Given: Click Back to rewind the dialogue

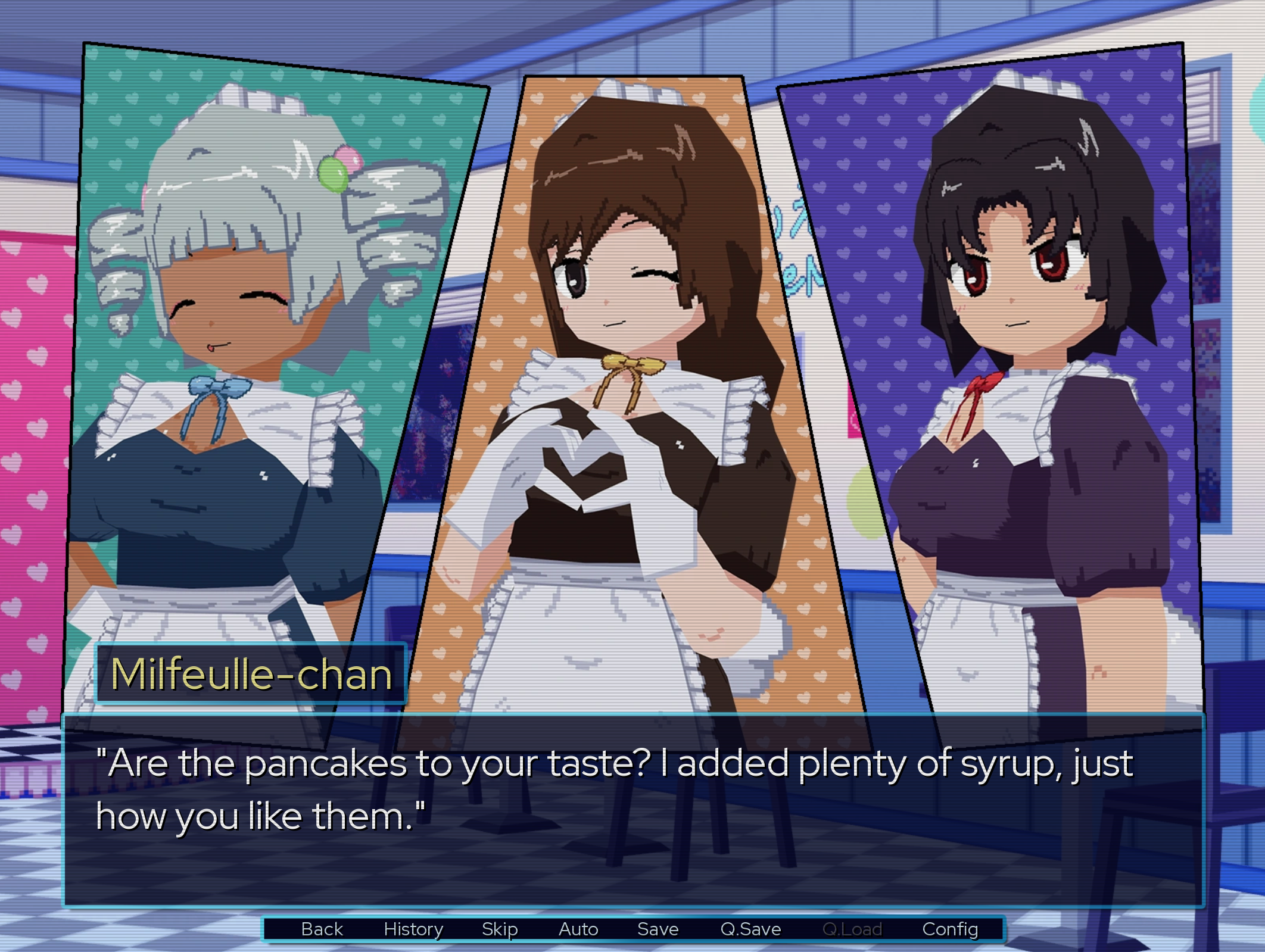Looking at the screenshot, I should pos(322,928).
